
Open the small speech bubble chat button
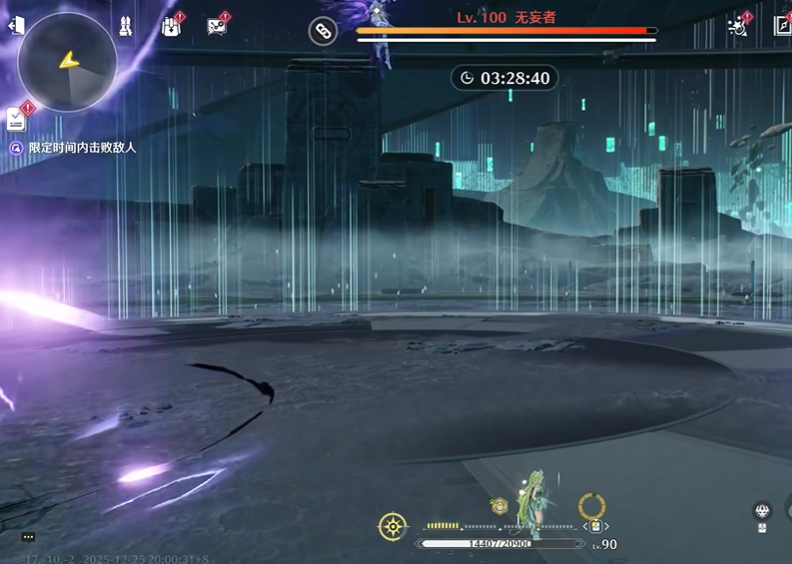tap(28, 537)
